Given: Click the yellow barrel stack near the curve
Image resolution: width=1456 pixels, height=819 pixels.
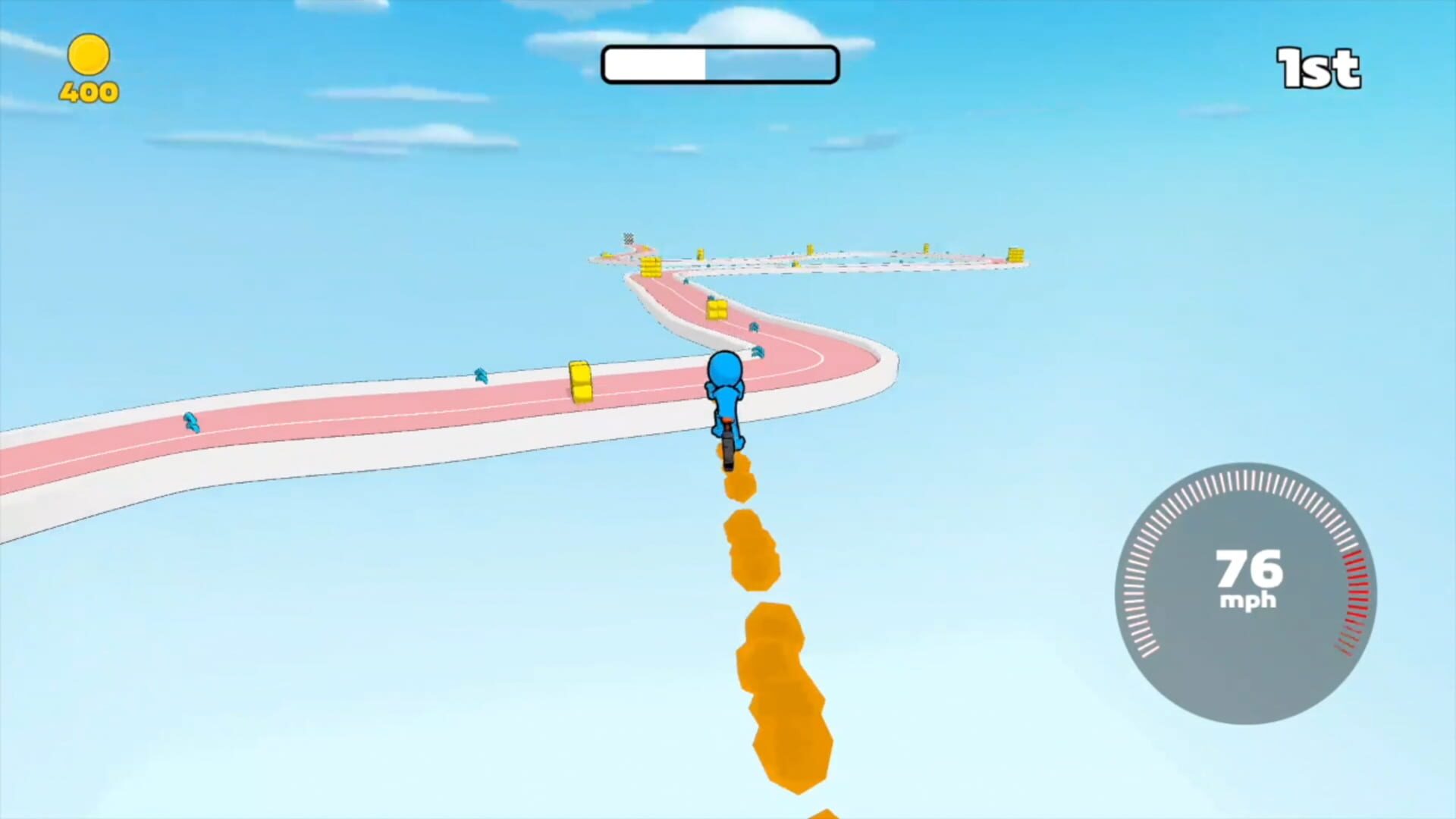Looking at the screenshot, I should (717, 311).
